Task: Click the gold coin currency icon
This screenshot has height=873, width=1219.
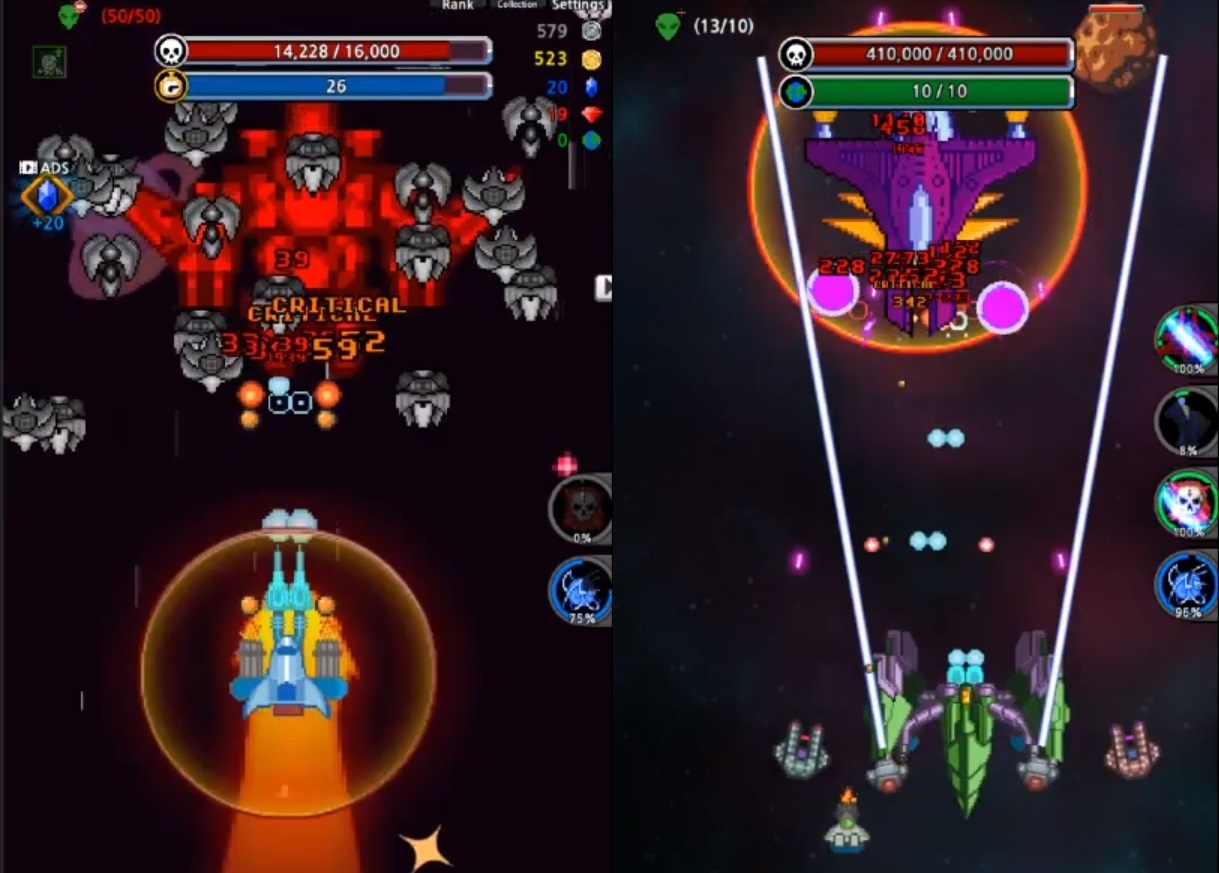Action: (x=591, y=59)
